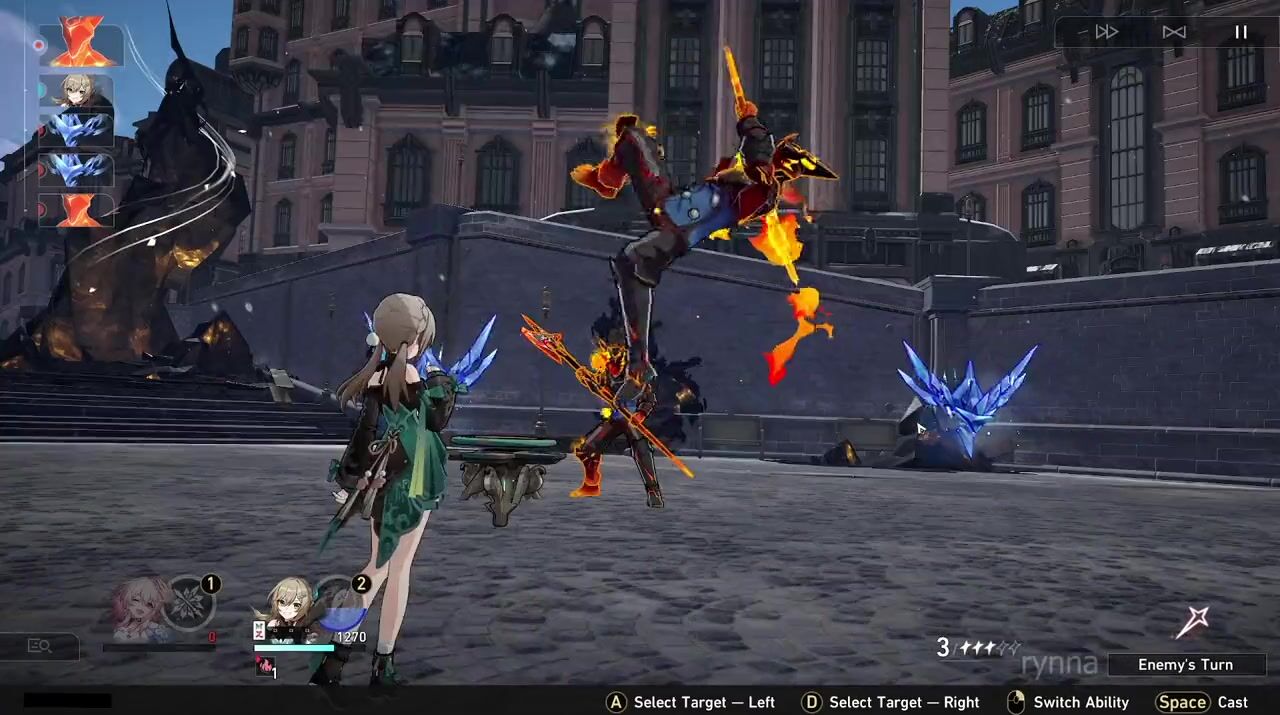Enable double-speed battle fast-forward
The image size is (1280, 715).
point(1106,32)
